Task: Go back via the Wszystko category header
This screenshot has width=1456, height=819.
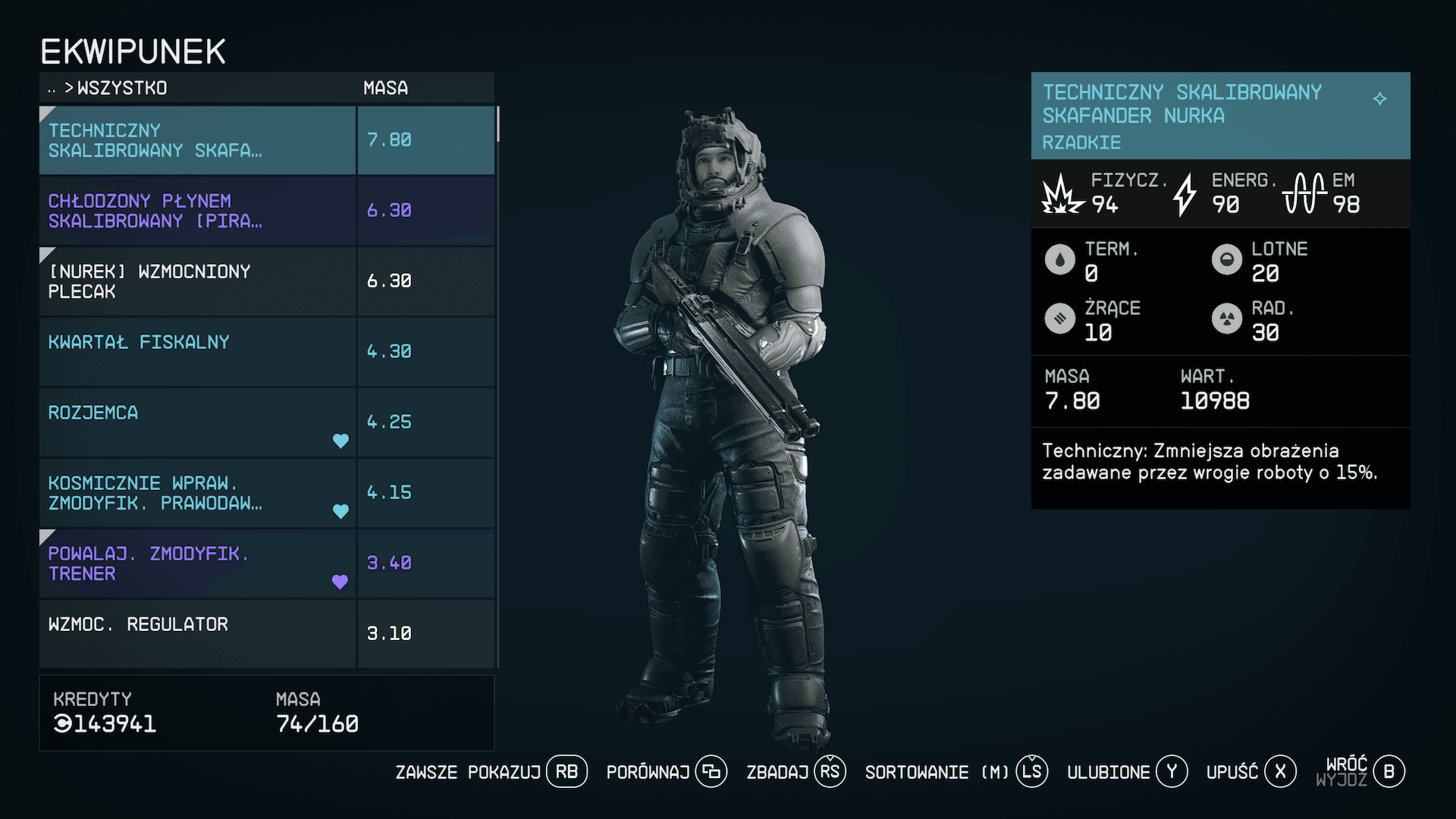Action: pyautogui.click(x=121, y=88)
